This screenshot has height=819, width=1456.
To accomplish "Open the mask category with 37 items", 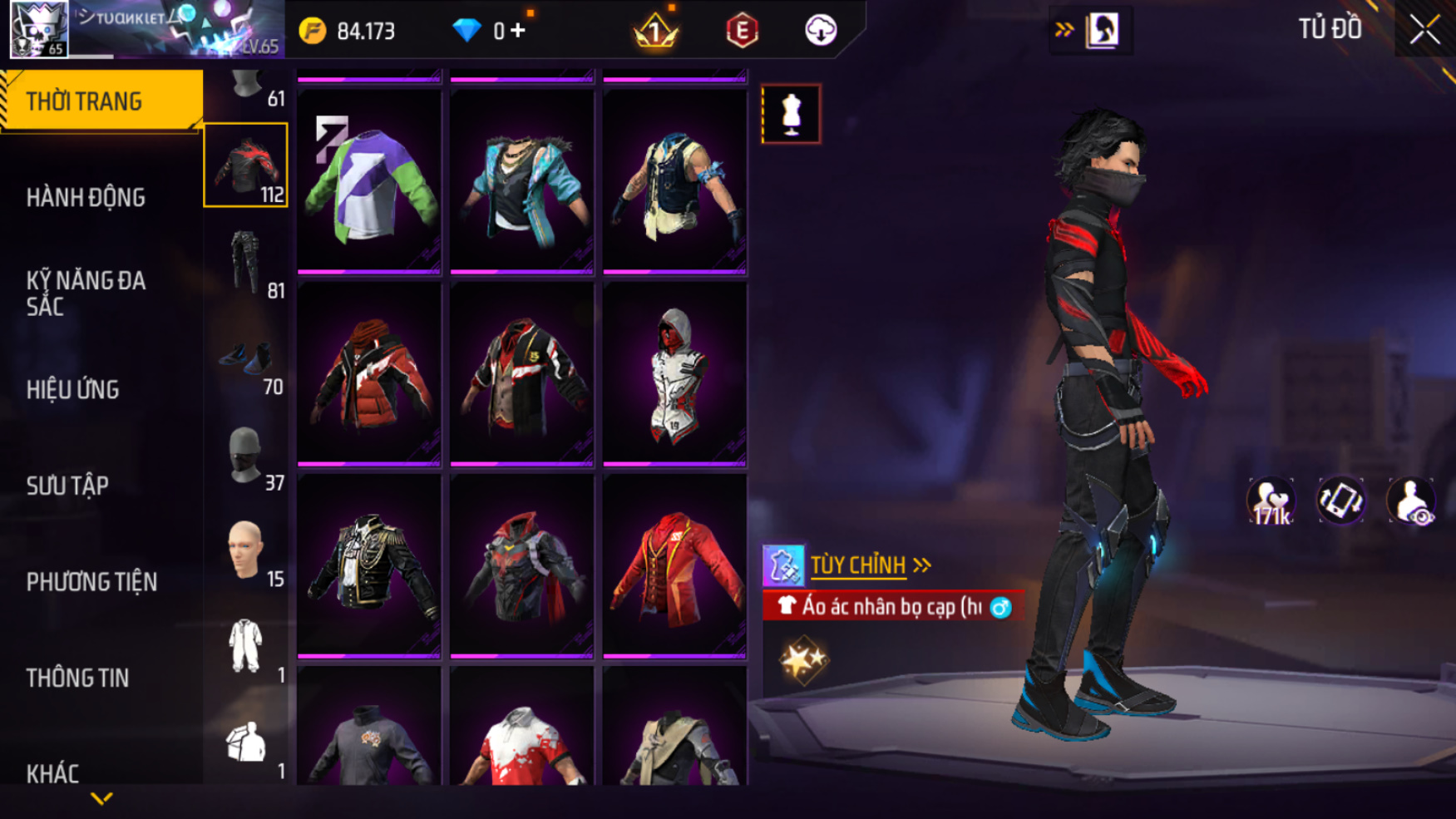I will (246, 456).
